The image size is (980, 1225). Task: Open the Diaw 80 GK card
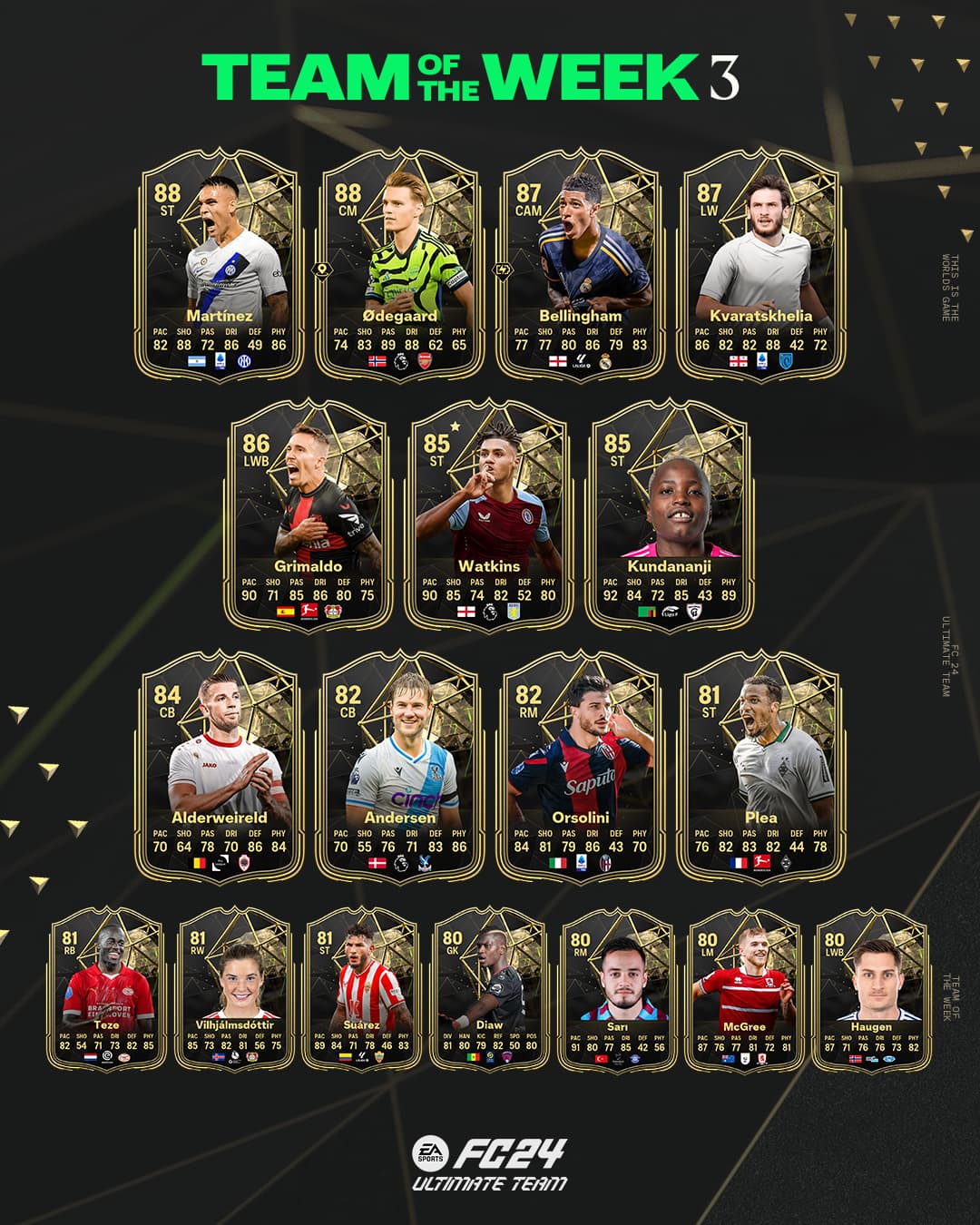click(489, 991)
